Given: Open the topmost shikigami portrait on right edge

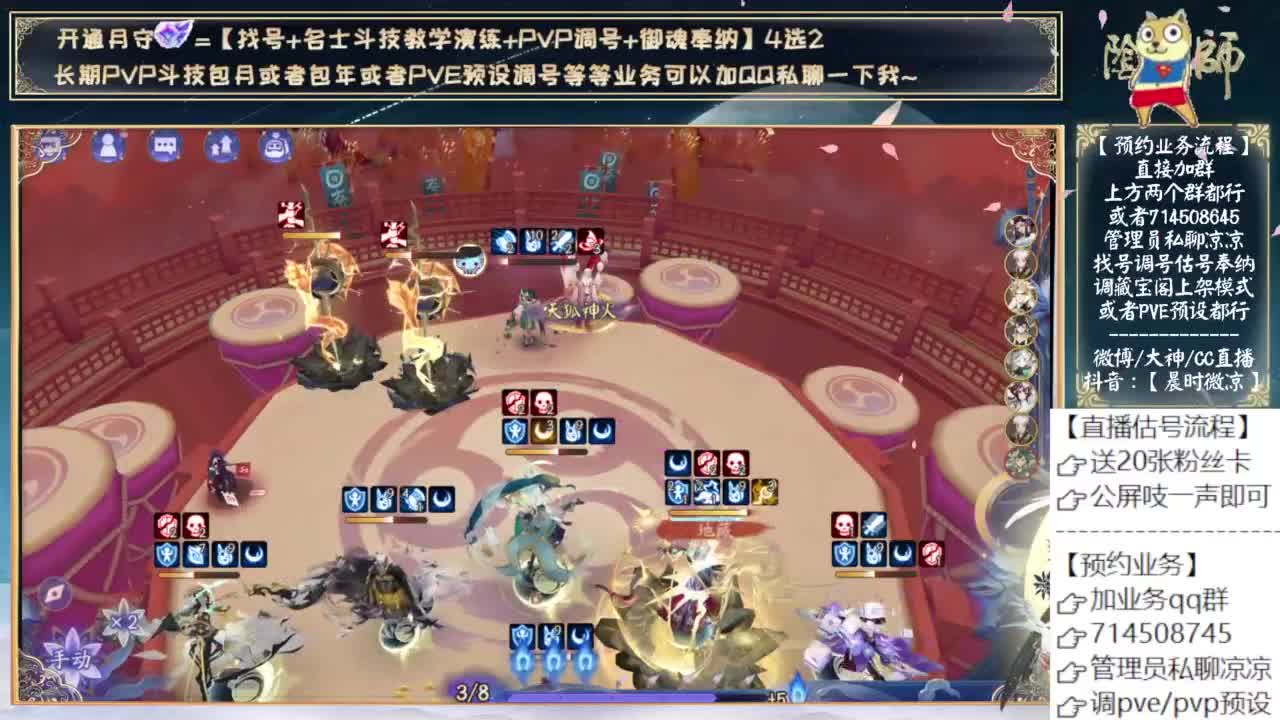Looking at the screenshot, I should [x=1019, y=231].
